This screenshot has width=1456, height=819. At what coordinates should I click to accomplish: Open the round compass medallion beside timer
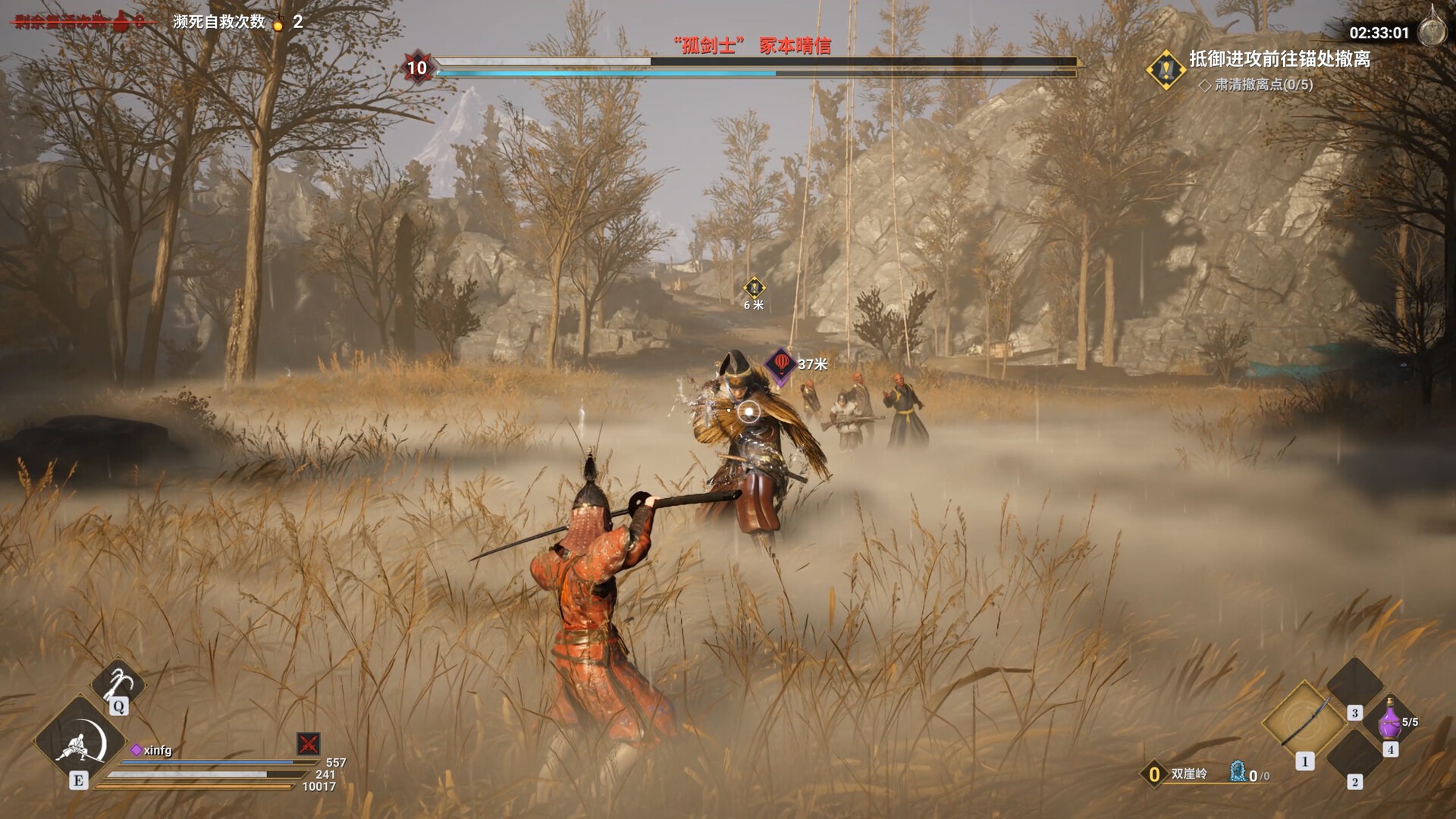[1432, 31]
